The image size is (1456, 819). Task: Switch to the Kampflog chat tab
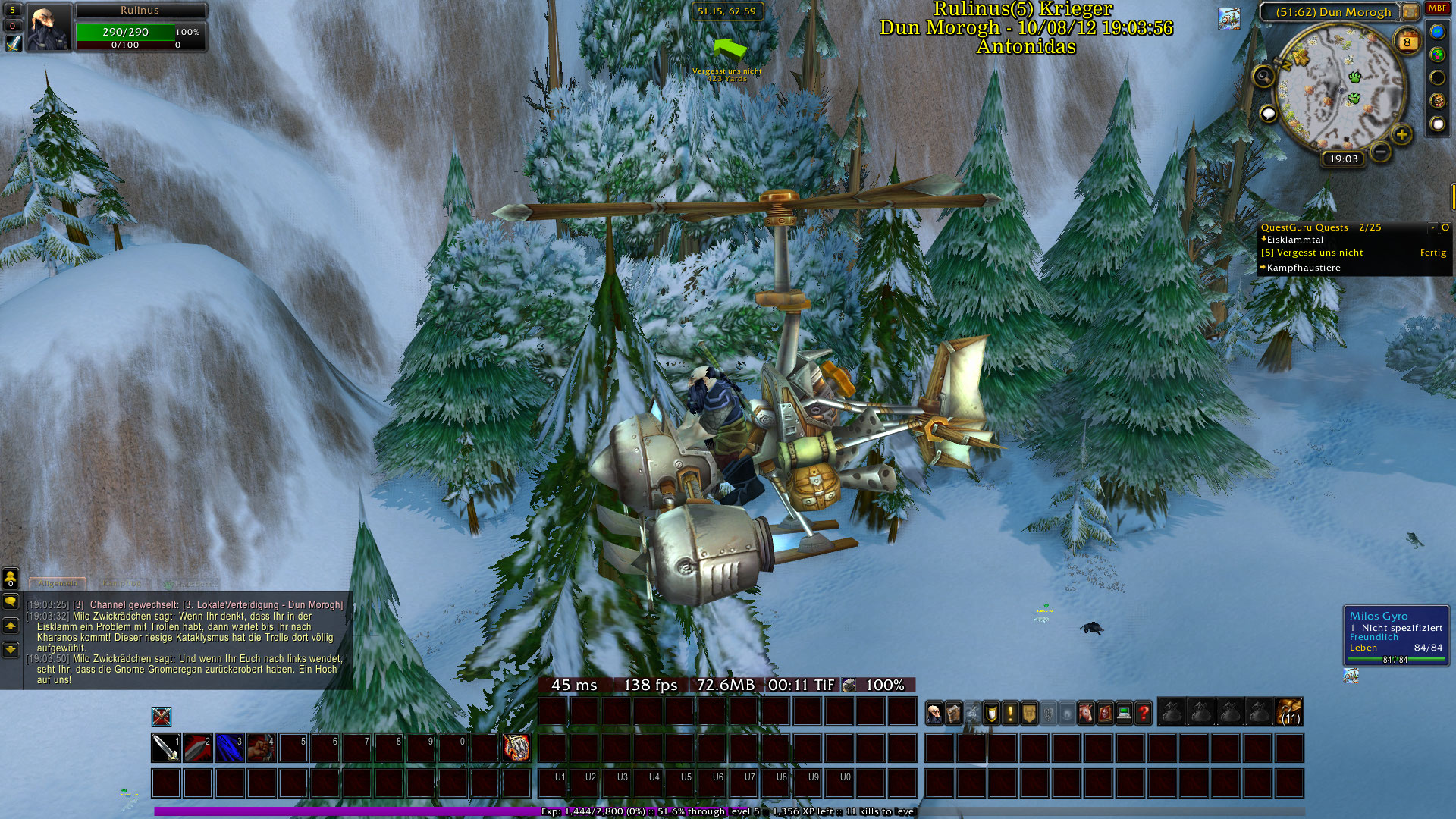coord(121,584)
